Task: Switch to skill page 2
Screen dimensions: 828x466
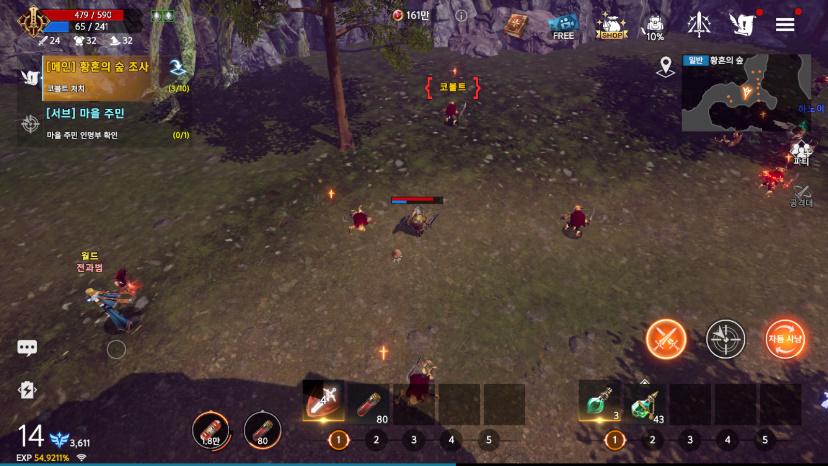Action: click(377, 439)
